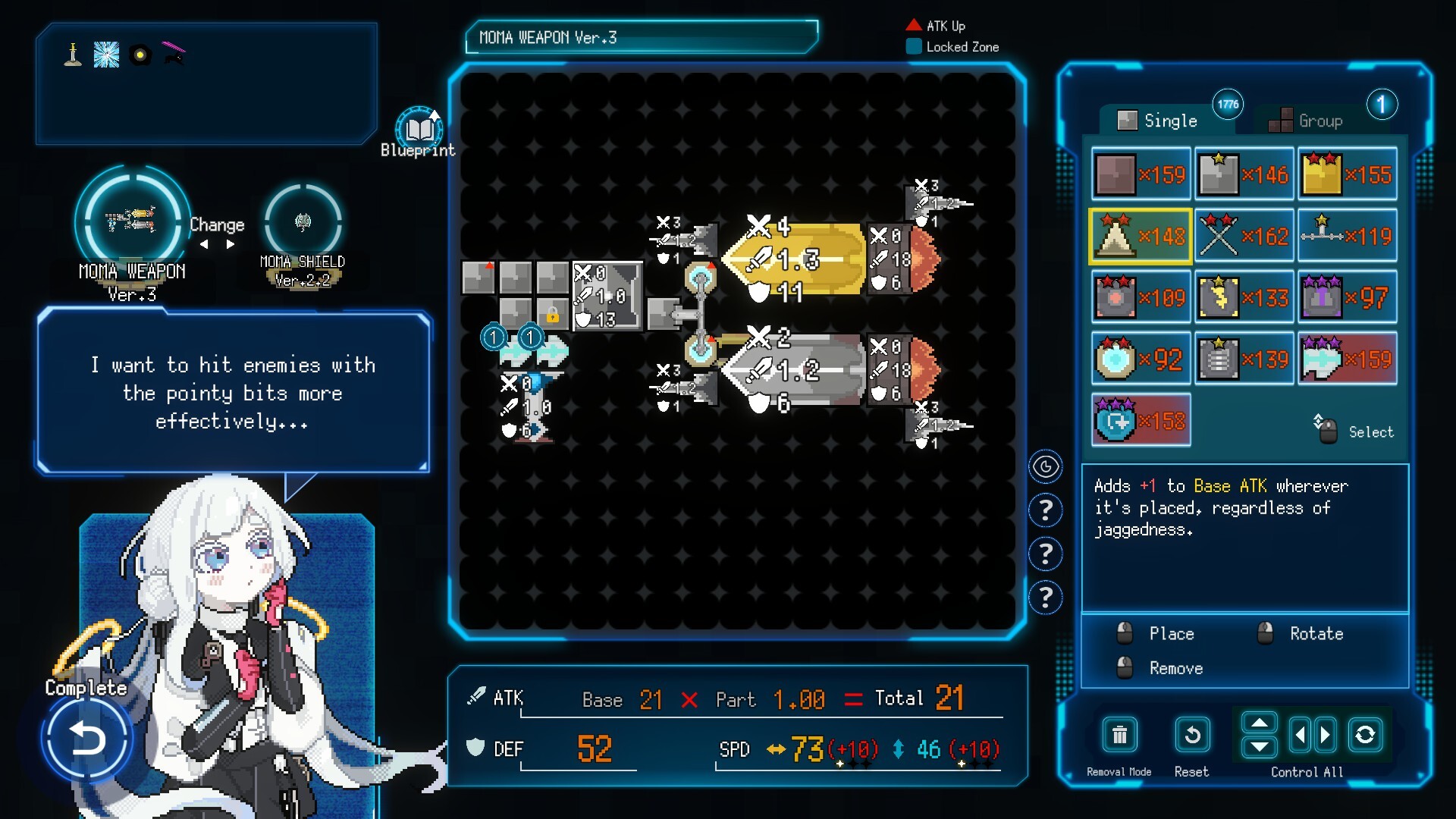
Task: Rotate all parts with Control All
Action: pyautogui.click(x=1365, y=735)
